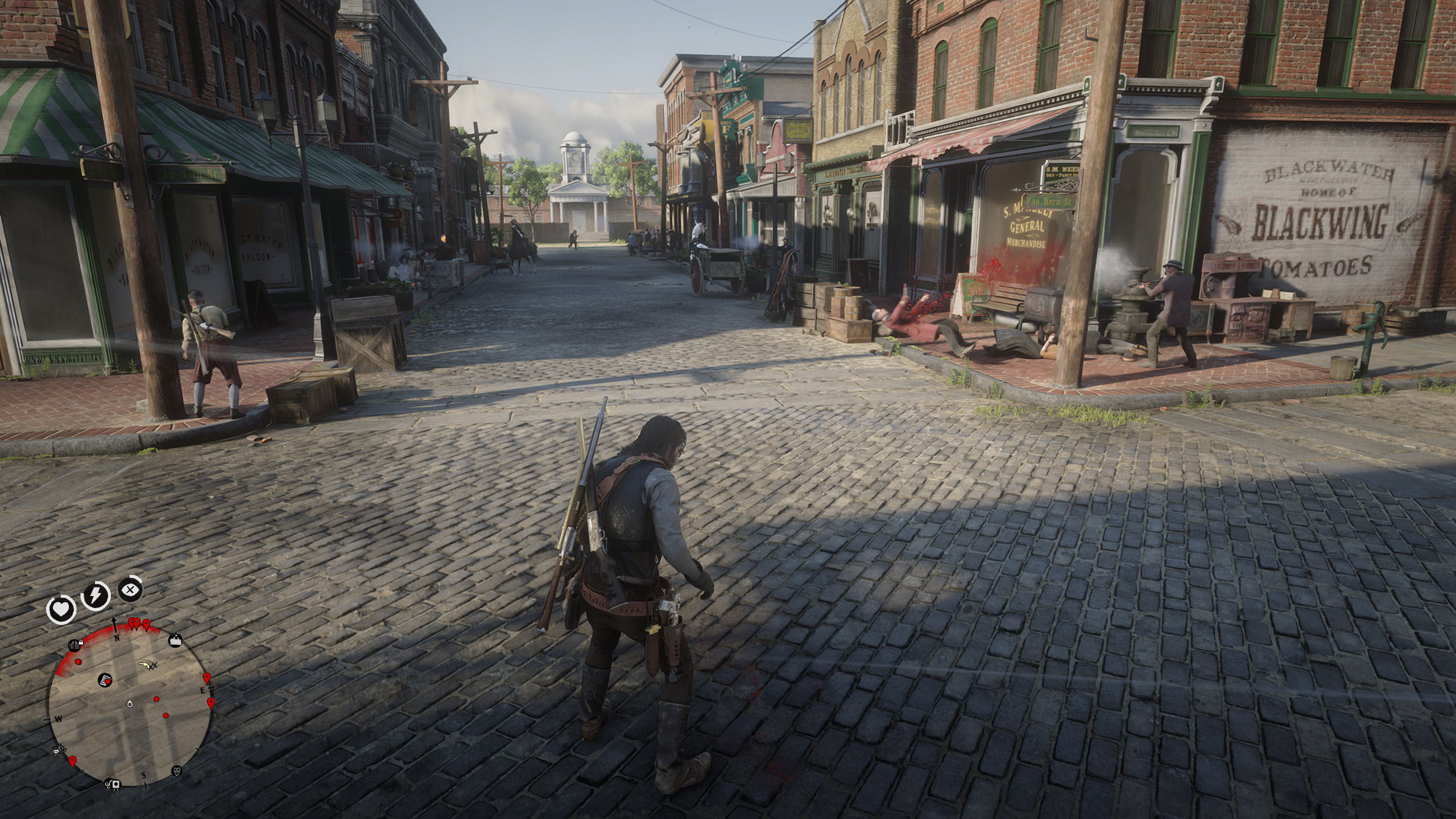Select the locked buildings icon on minimap

pyautogui.click(x=76, y=645)
